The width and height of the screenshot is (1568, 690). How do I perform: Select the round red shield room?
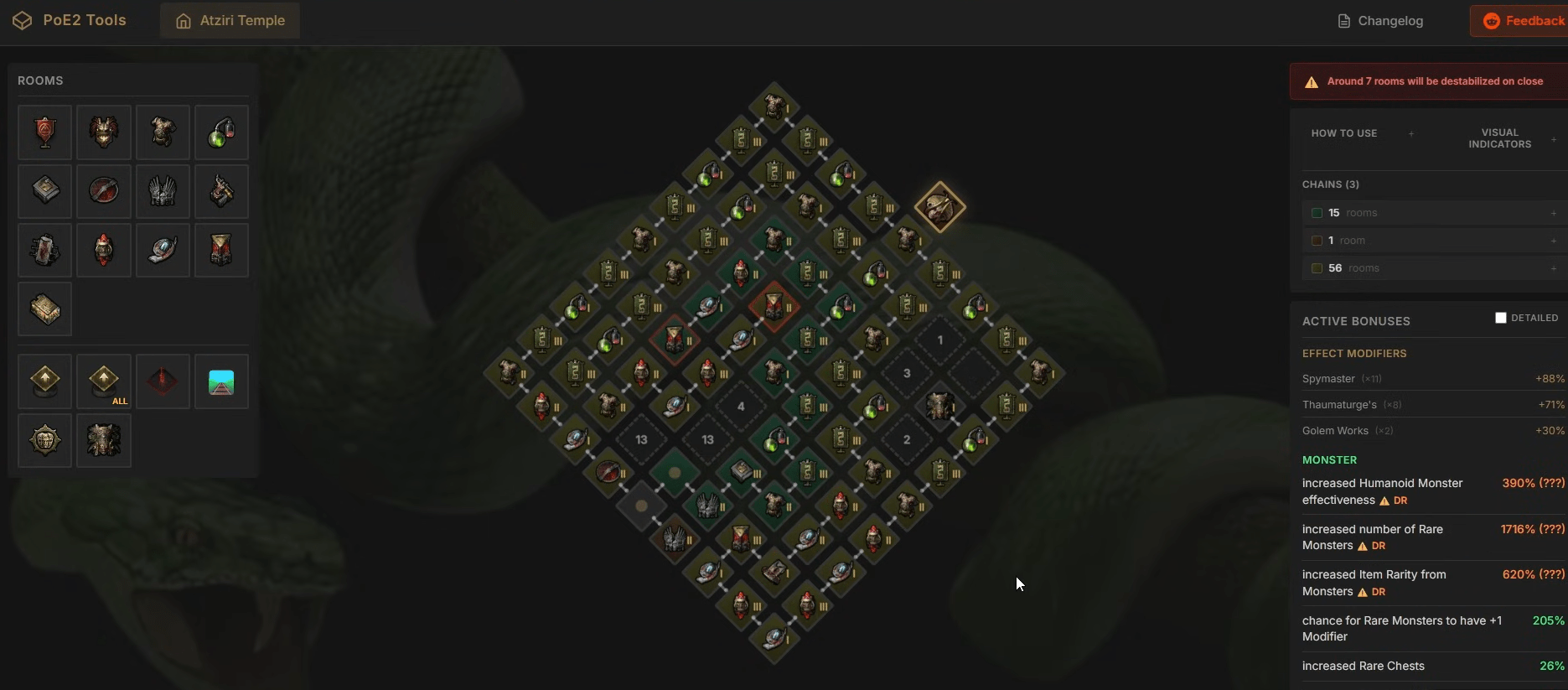tap(104, 191)
